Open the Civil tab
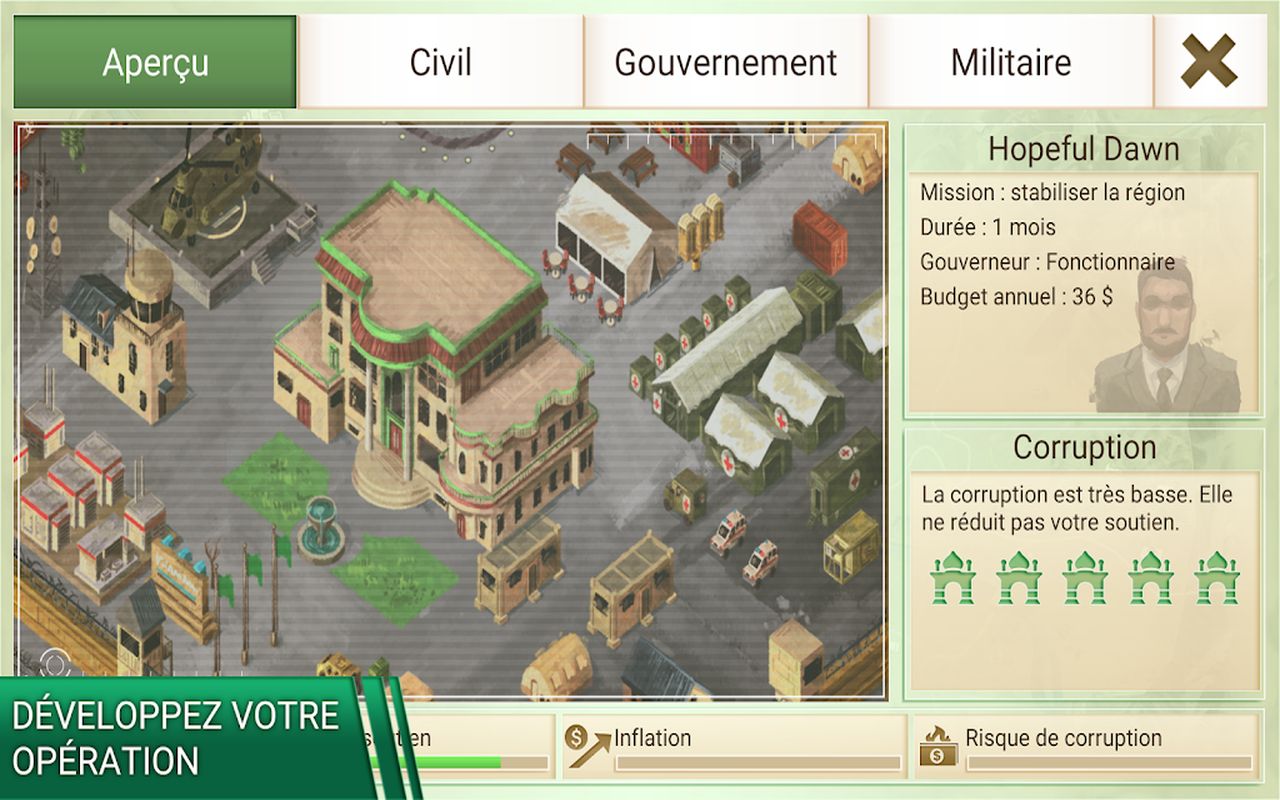1280x800 pixels. coord(440,62)
